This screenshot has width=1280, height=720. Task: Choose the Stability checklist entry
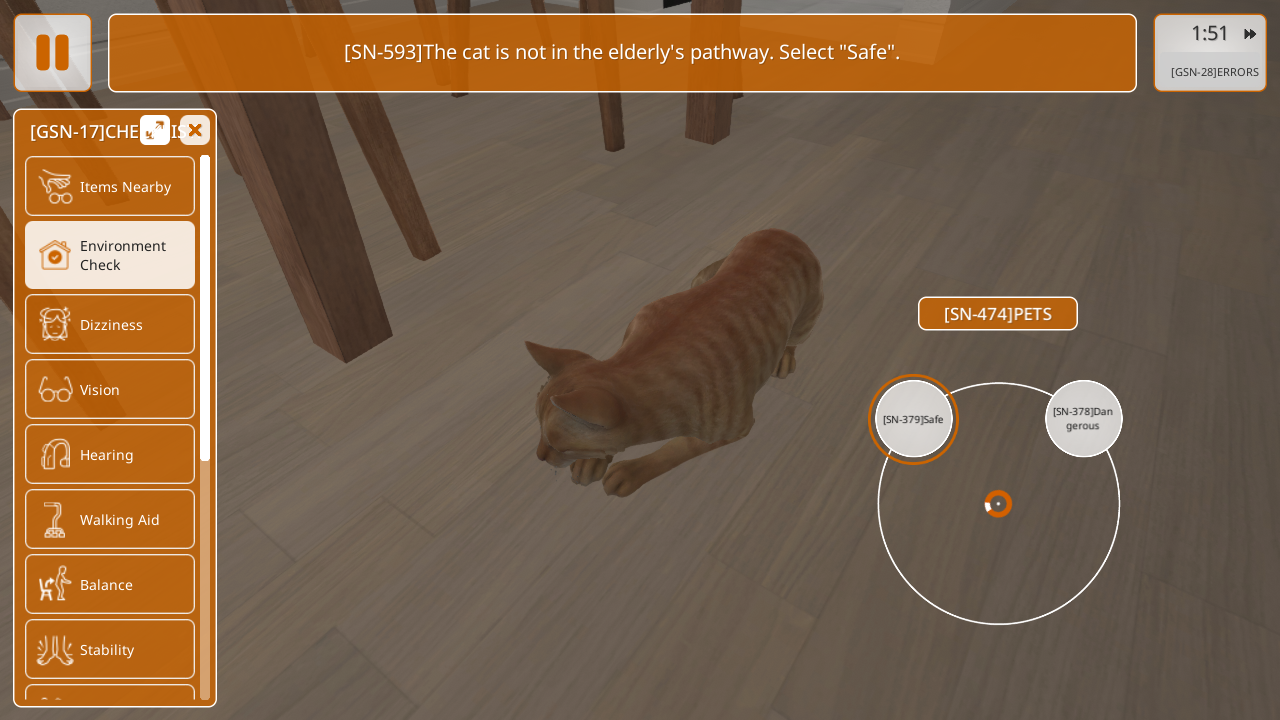coord(110,649)
